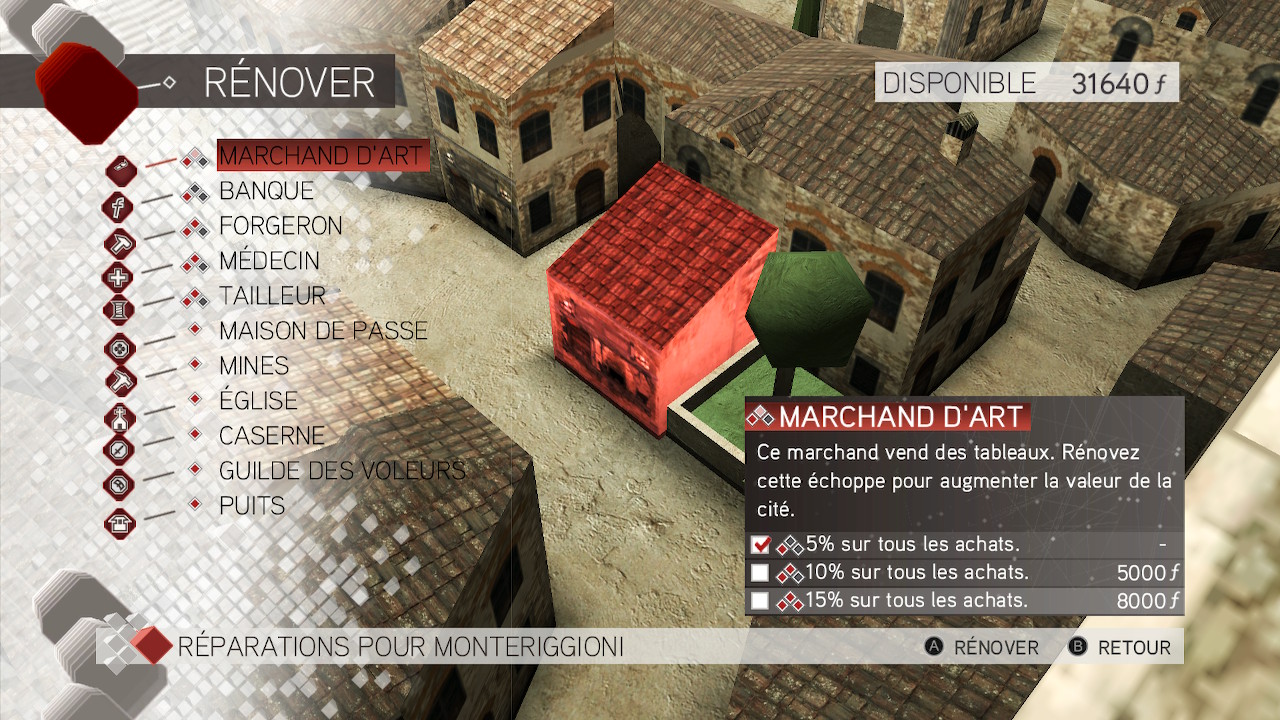Select Caserne from the list

[x=272, y=436]
